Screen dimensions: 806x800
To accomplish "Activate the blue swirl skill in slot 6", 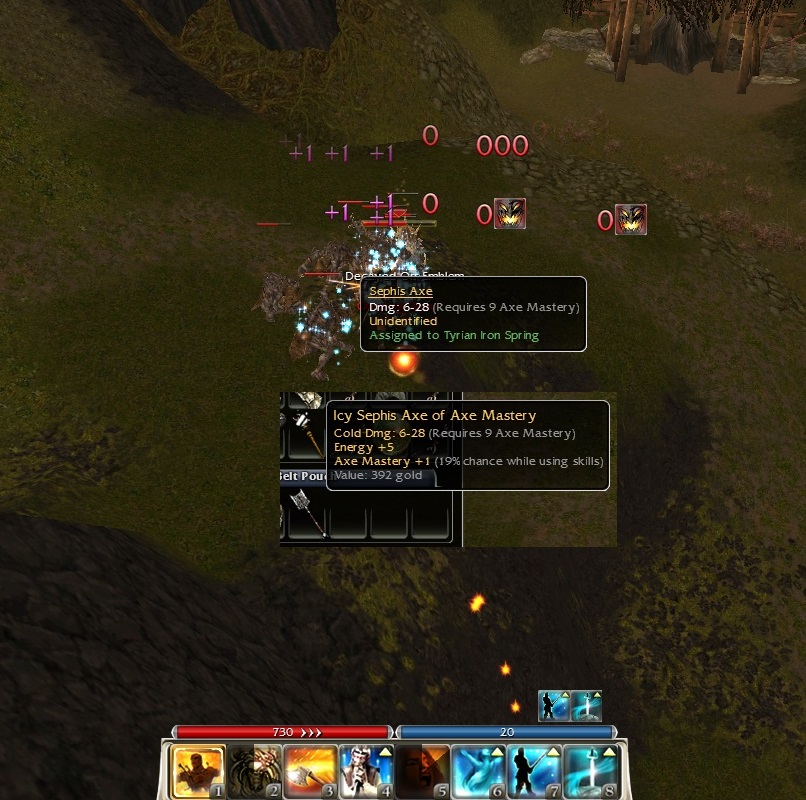I will 478,770.
